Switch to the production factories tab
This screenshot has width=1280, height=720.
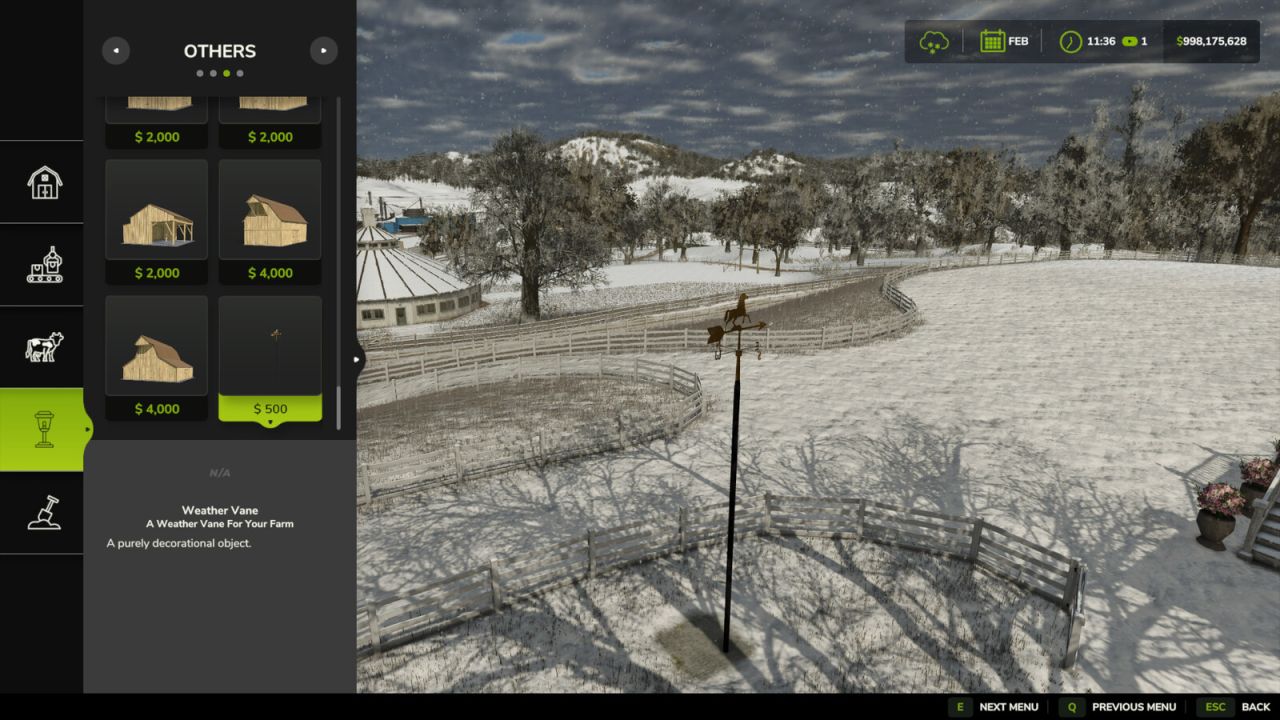(x=44, y=265)
